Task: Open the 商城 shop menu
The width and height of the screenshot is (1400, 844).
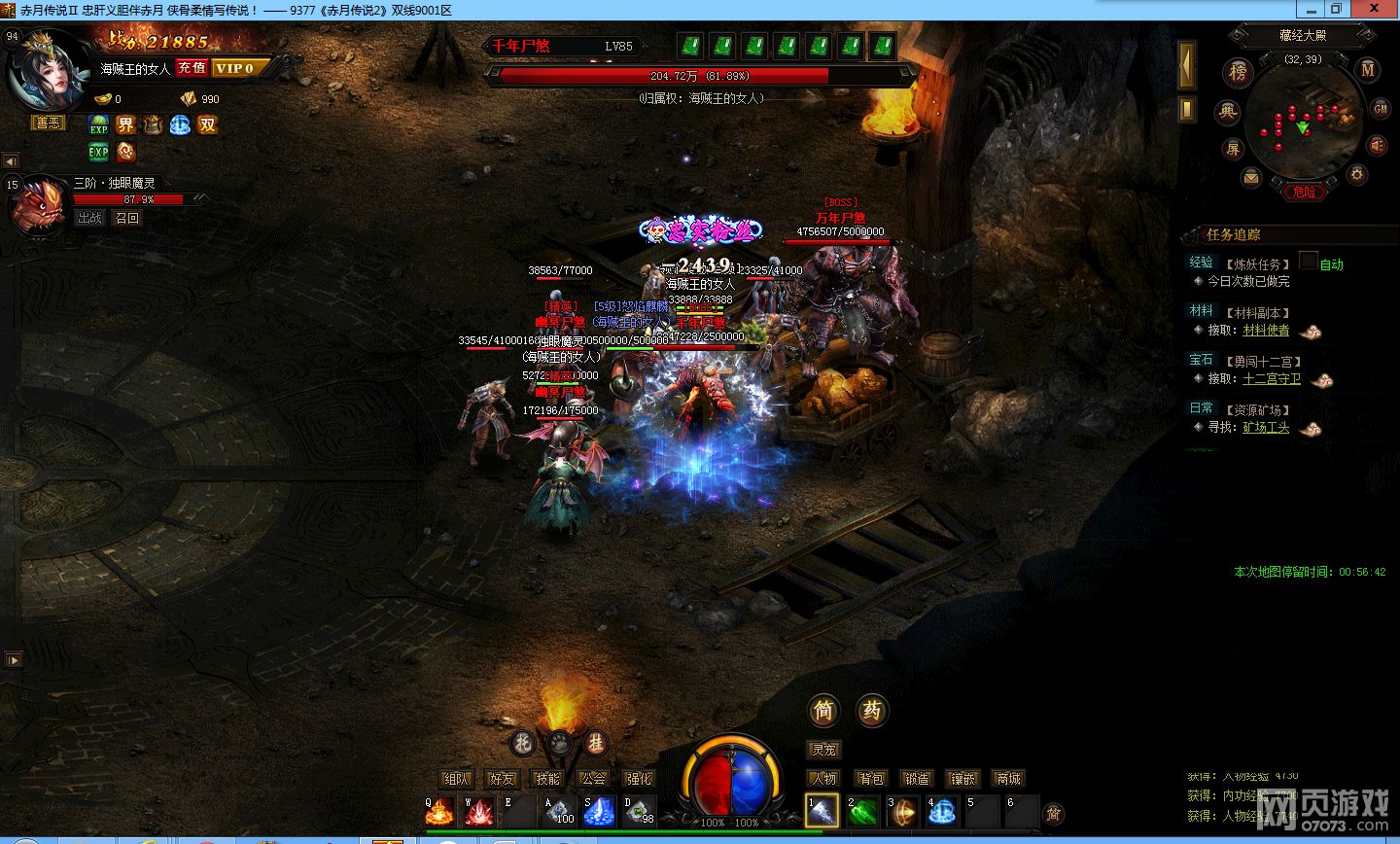Action: [1008, 778]
